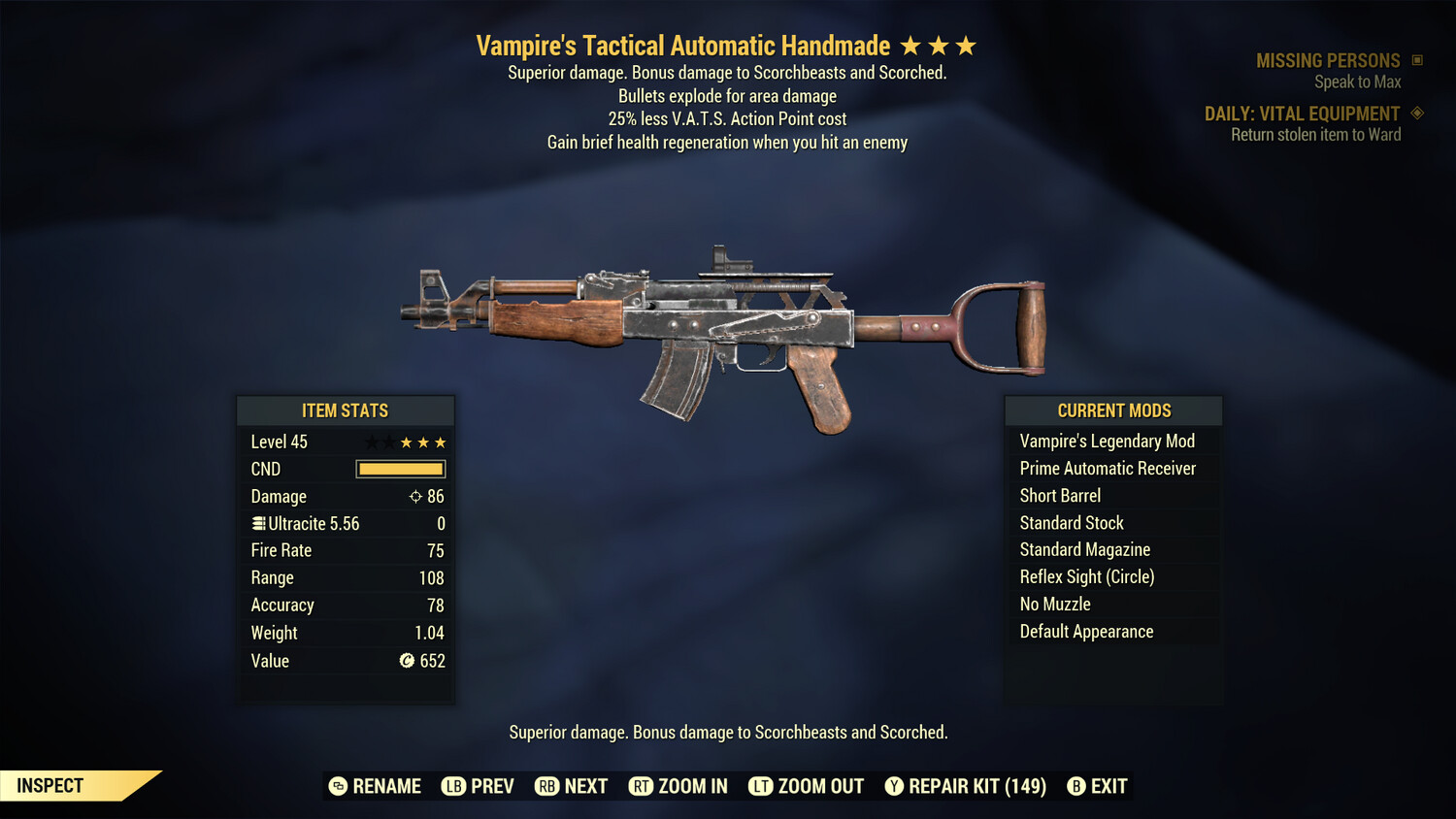The image size is (1456, 819).
Task: Select the Prime Automatic Receiver mod
Action: tap(1108, 469)
